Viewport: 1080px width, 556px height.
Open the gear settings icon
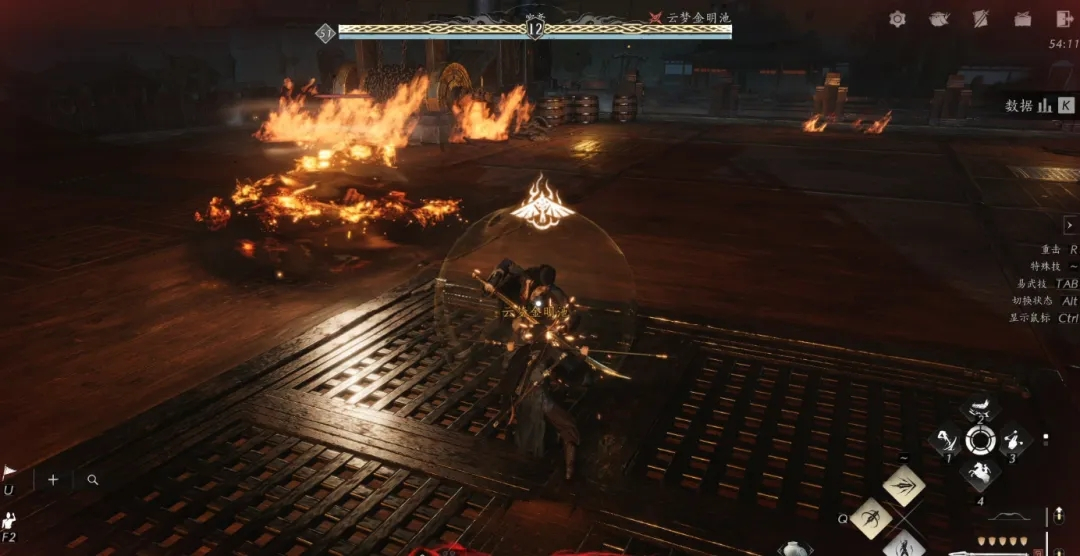(x=897, y=19)
